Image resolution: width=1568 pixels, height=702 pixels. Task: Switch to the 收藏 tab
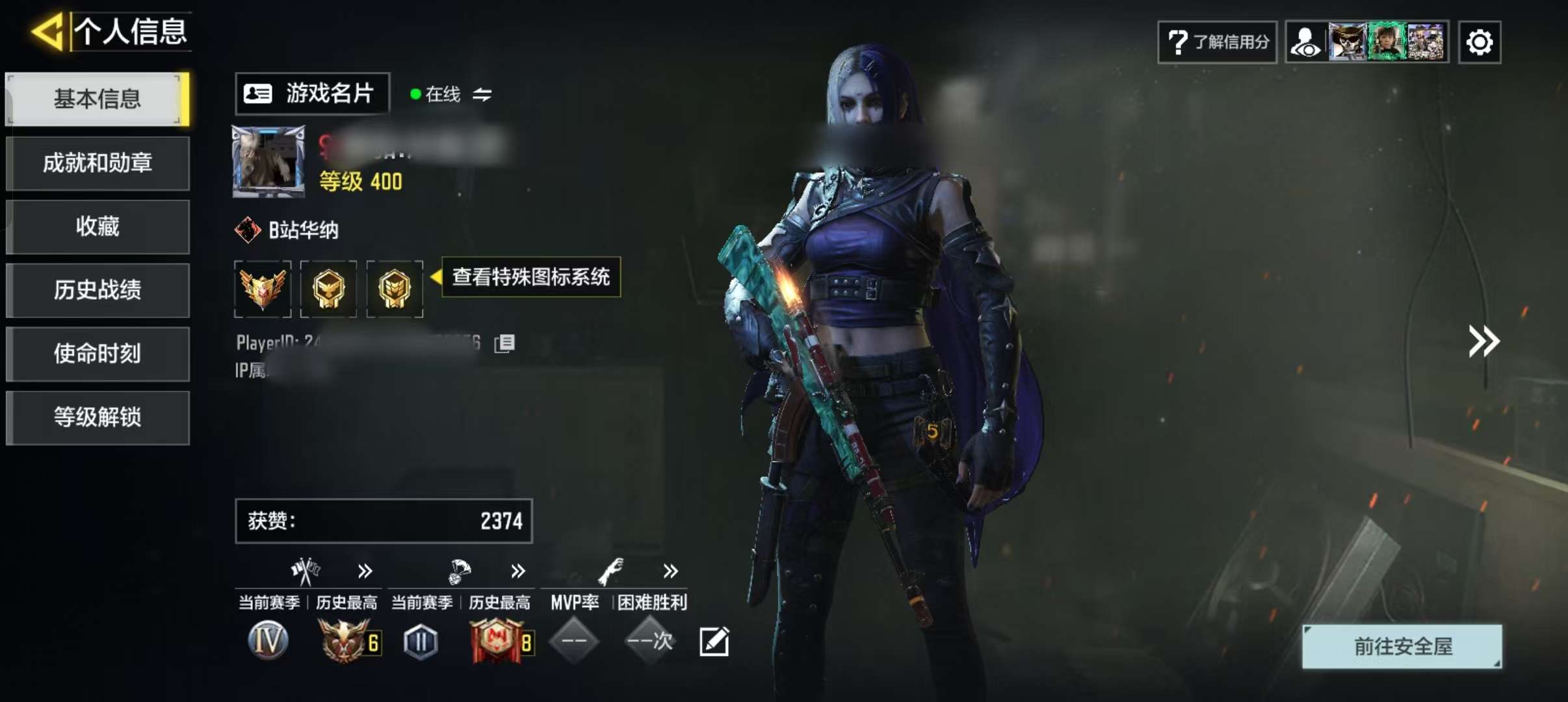pyautogui.click(x=98, y=227)
